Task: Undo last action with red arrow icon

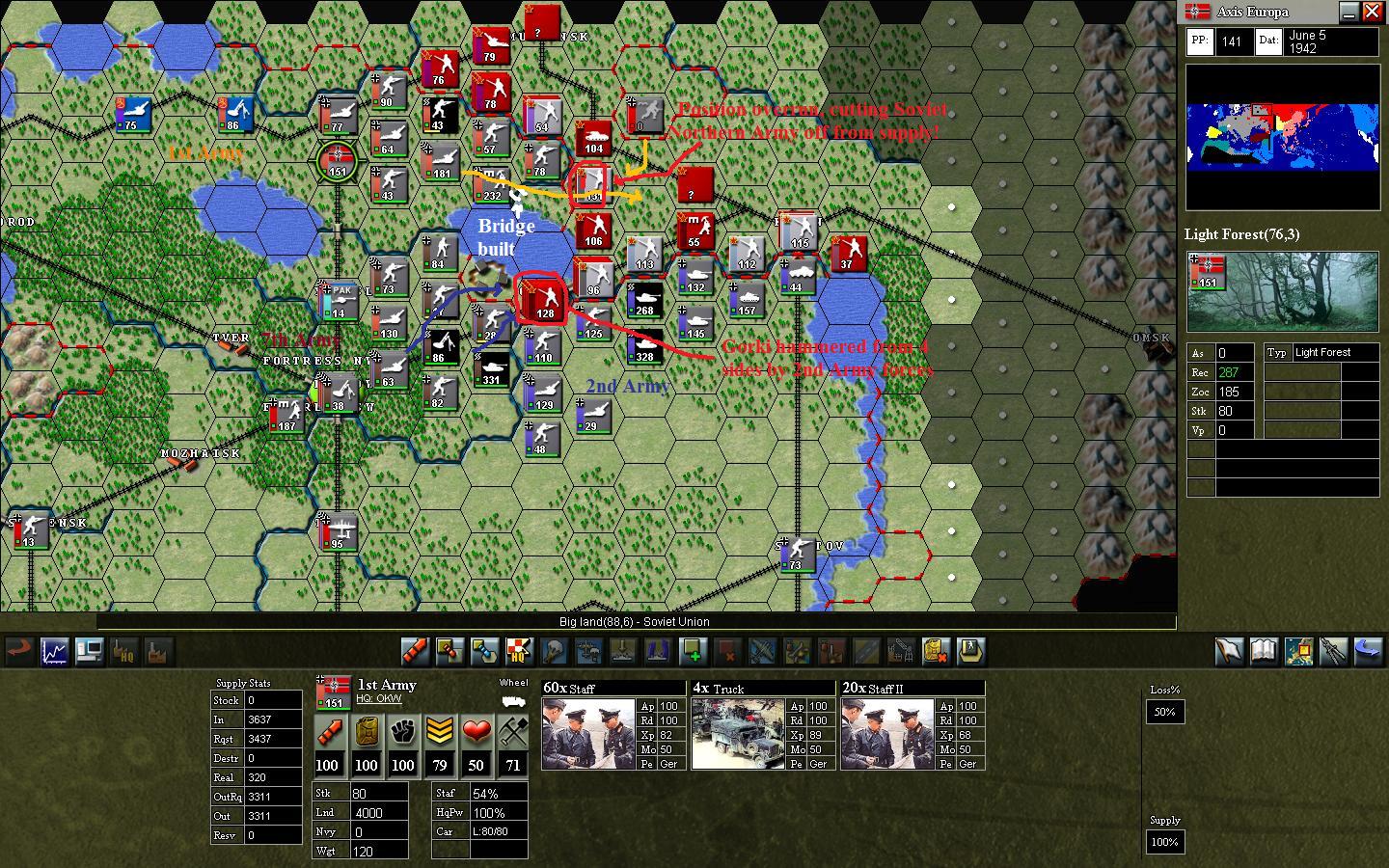Action: 19,652
